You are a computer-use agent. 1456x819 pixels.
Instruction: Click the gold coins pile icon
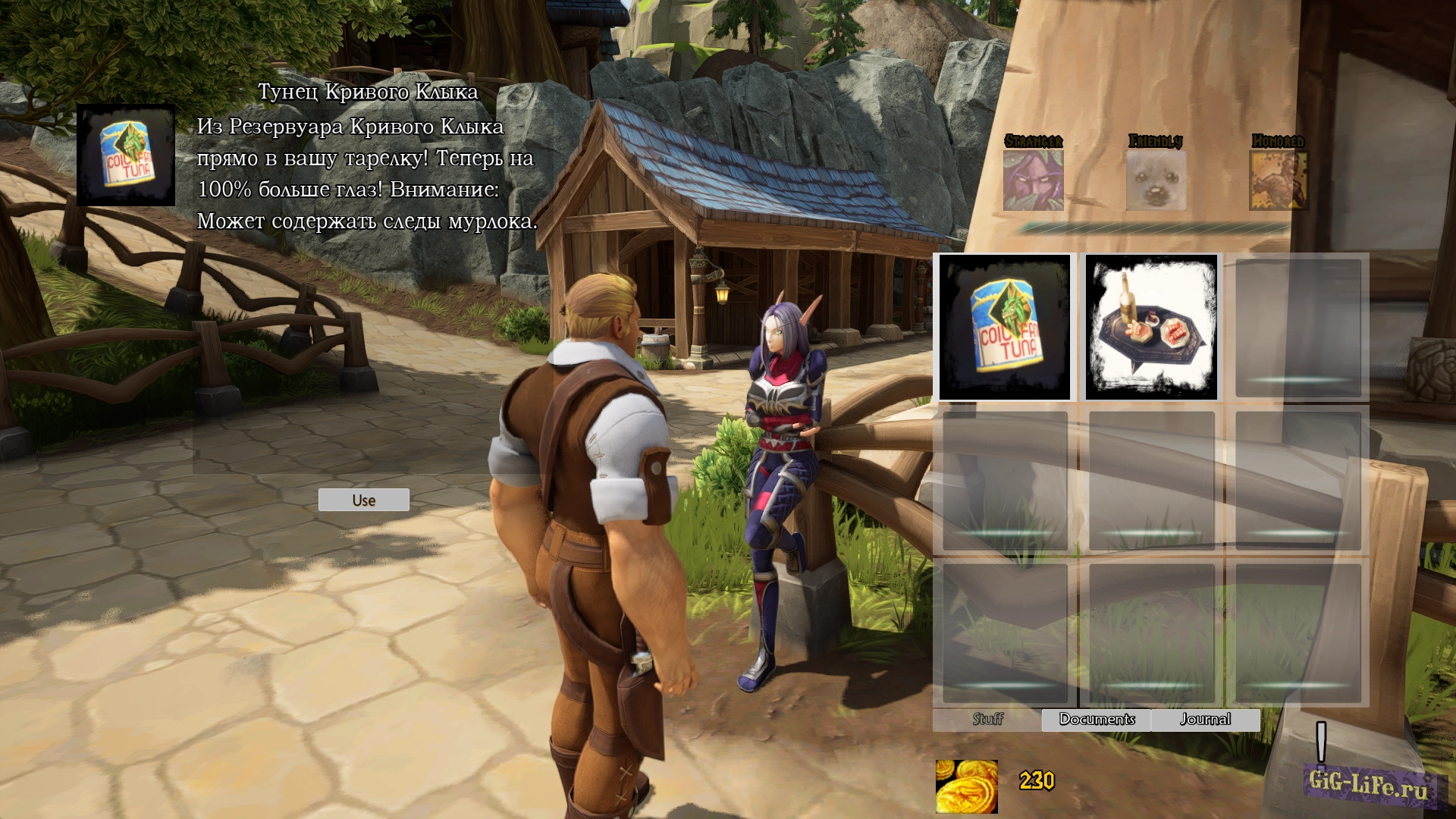(x=967, y=786)
